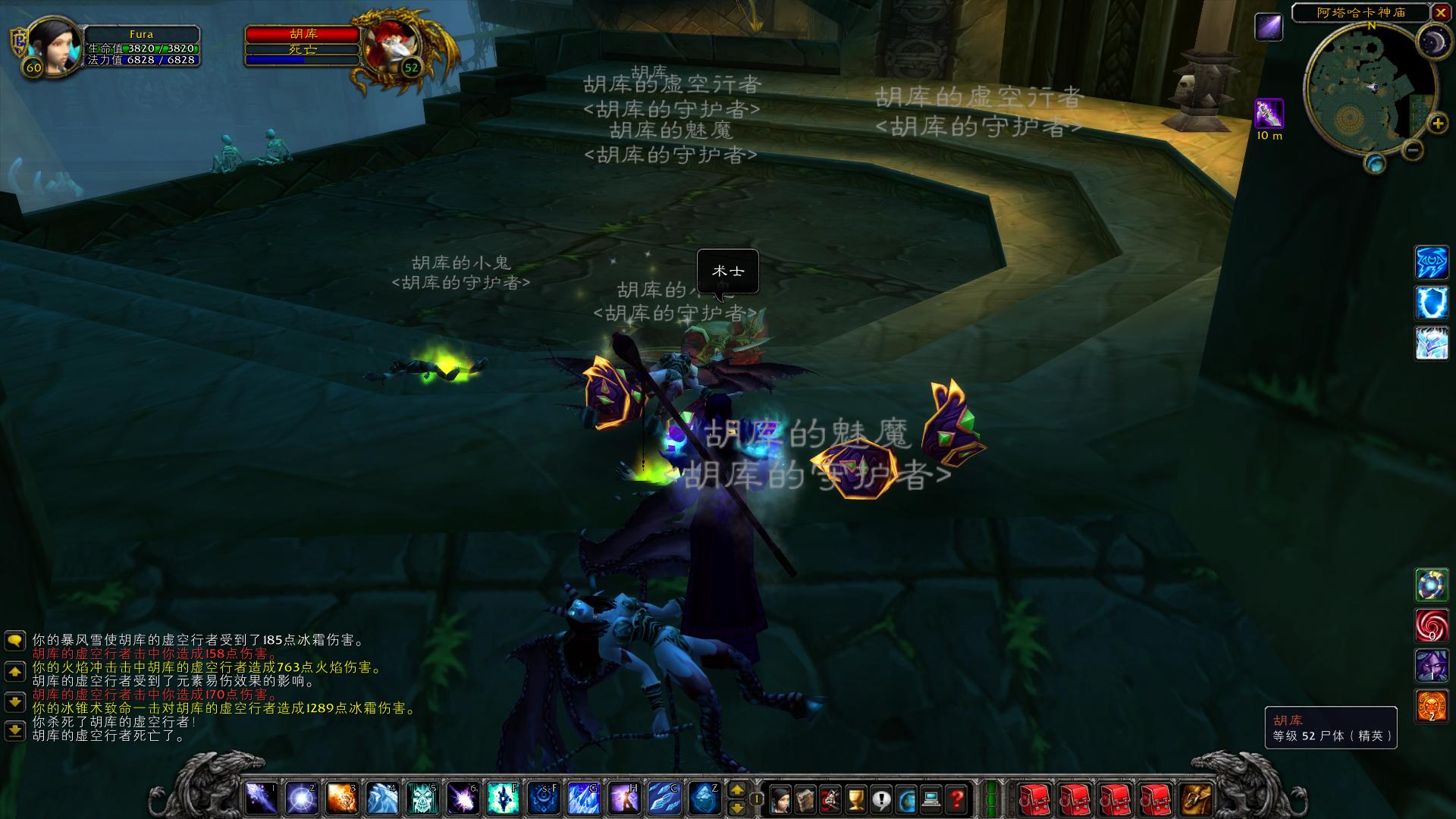Open the spellbook micro button

coord(805,798)
